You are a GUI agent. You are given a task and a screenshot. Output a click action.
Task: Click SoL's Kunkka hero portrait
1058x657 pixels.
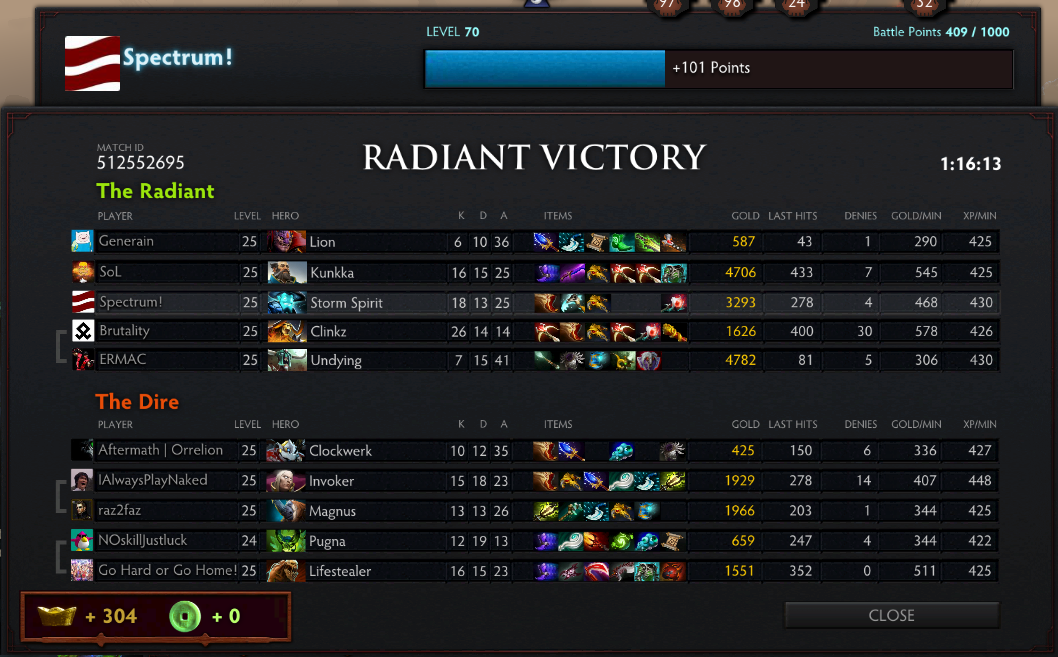(x=286, y=272)
